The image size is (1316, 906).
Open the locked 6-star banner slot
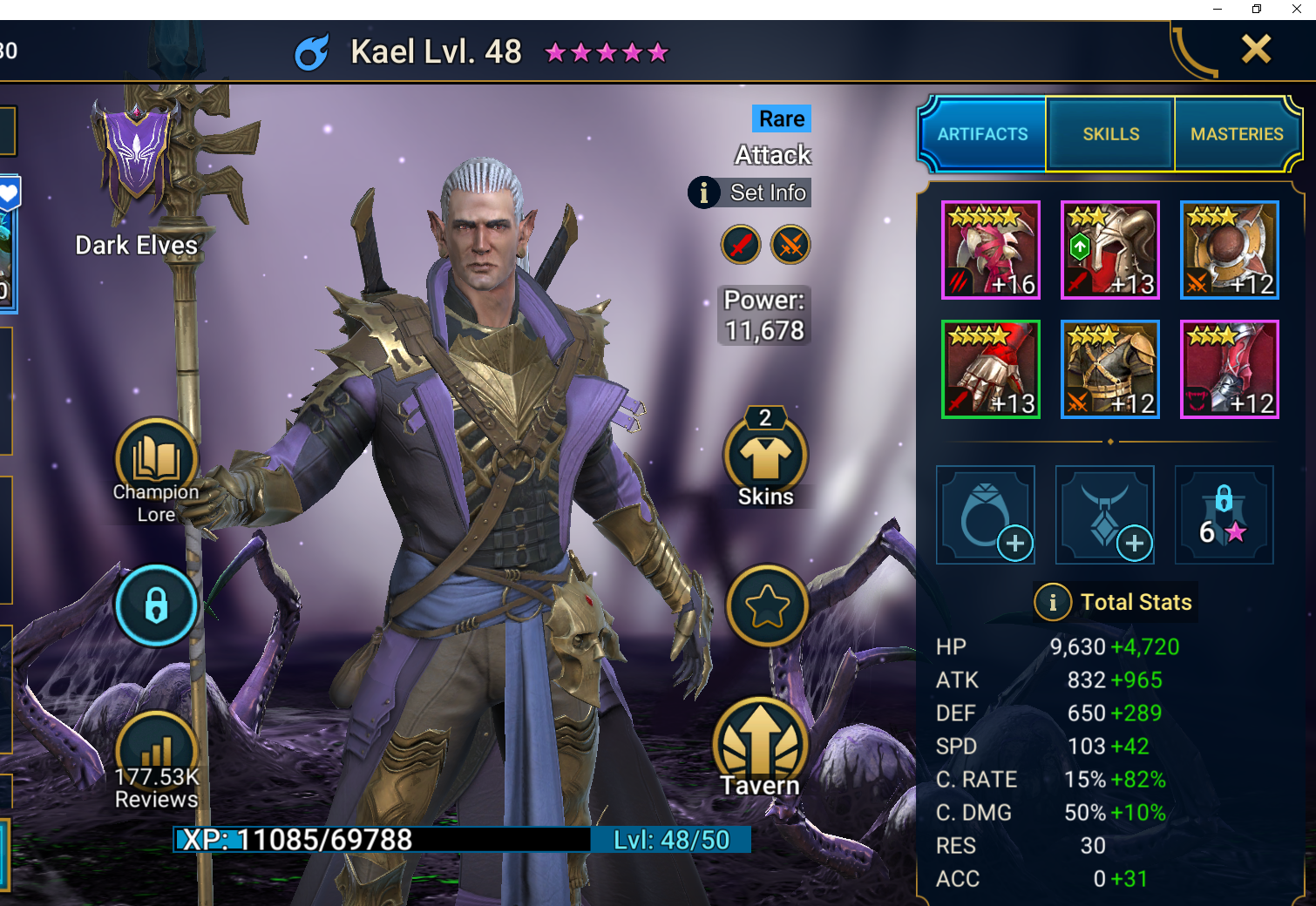[1224, 515]
